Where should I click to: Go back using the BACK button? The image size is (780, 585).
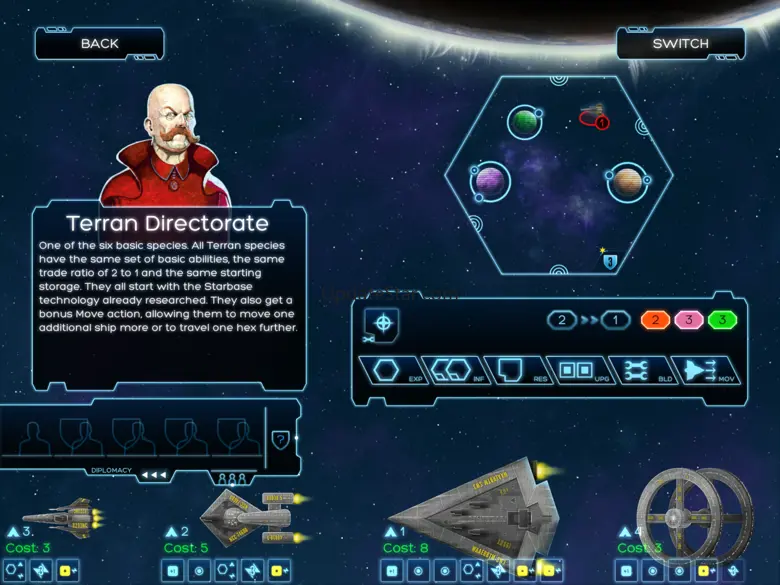click(99, 43)
